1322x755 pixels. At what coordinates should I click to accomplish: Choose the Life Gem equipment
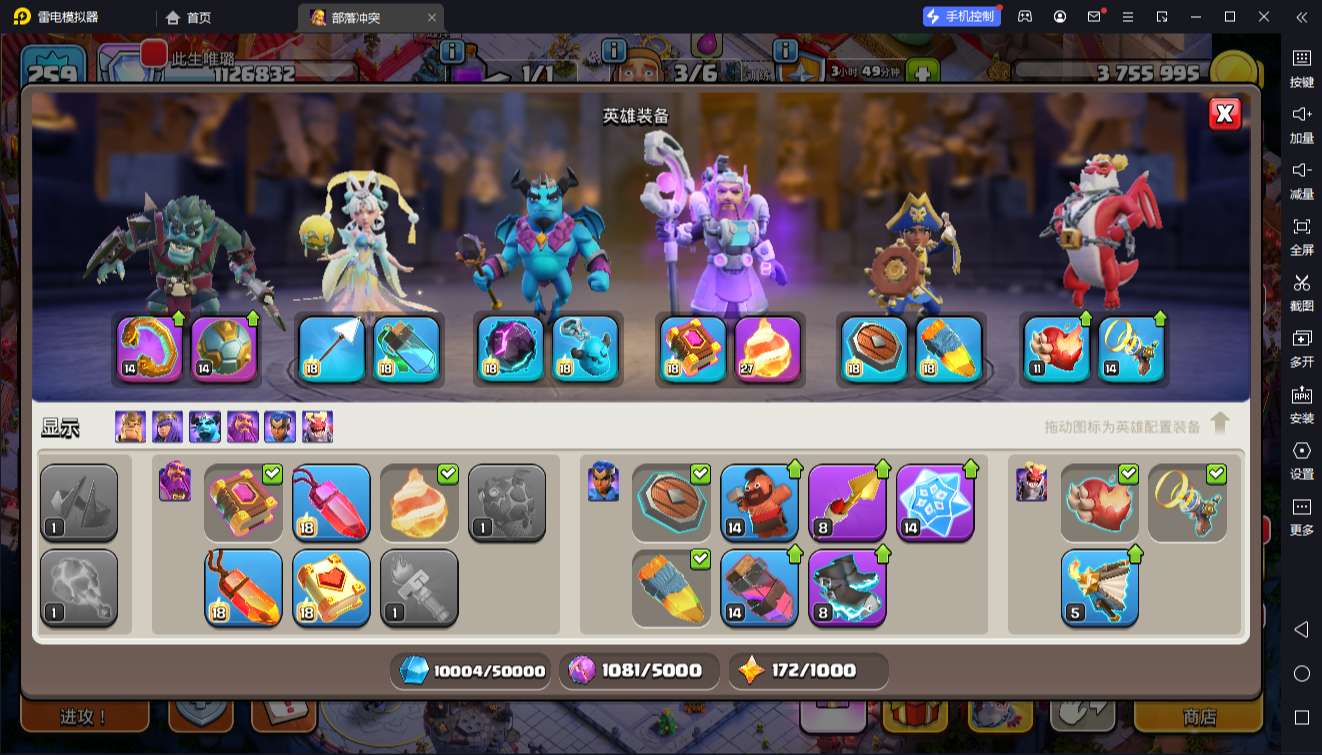click(243, 587)
